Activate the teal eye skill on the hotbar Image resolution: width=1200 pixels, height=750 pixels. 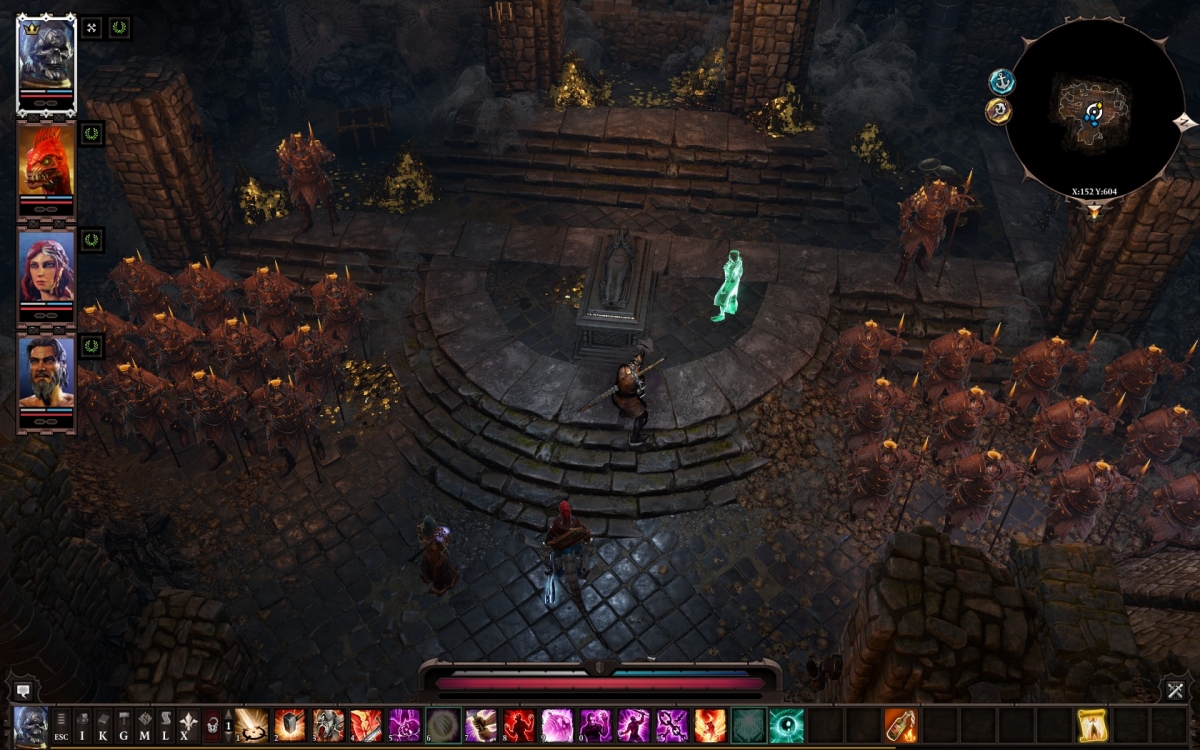[786, 725]
